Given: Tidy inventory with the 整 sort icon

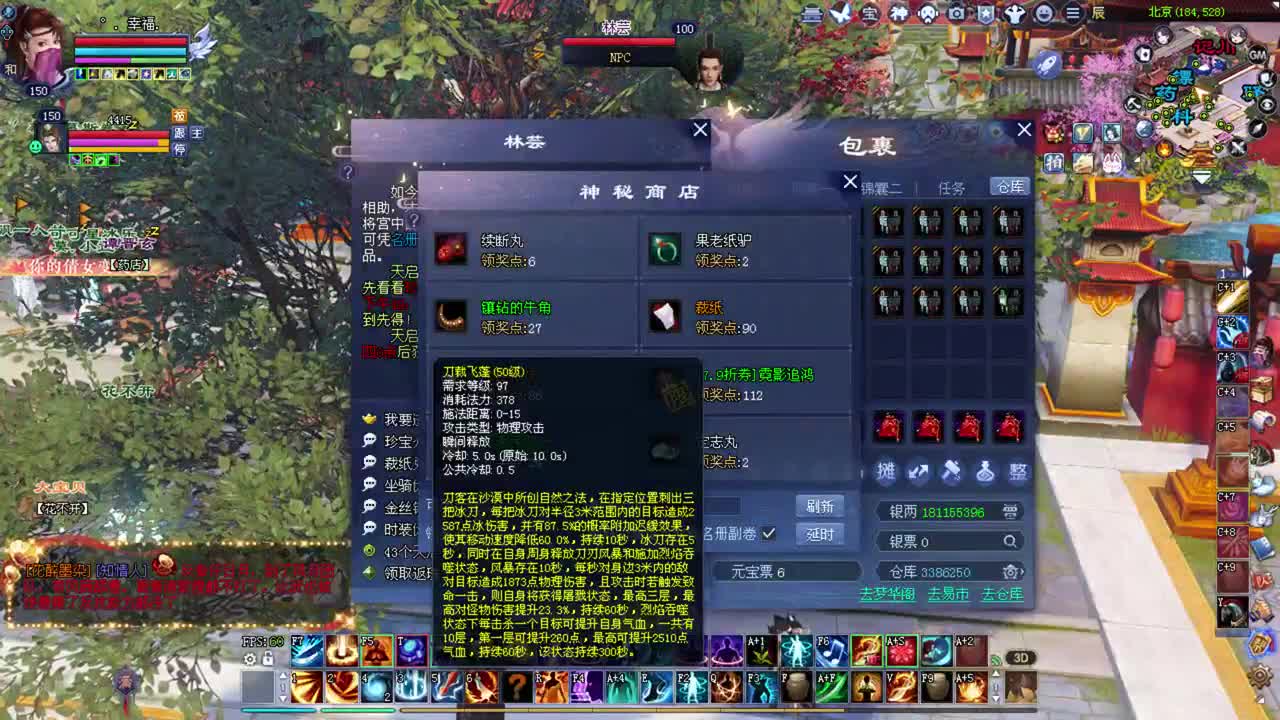Looking at the screenshot, I should [x=1019, y=473].
